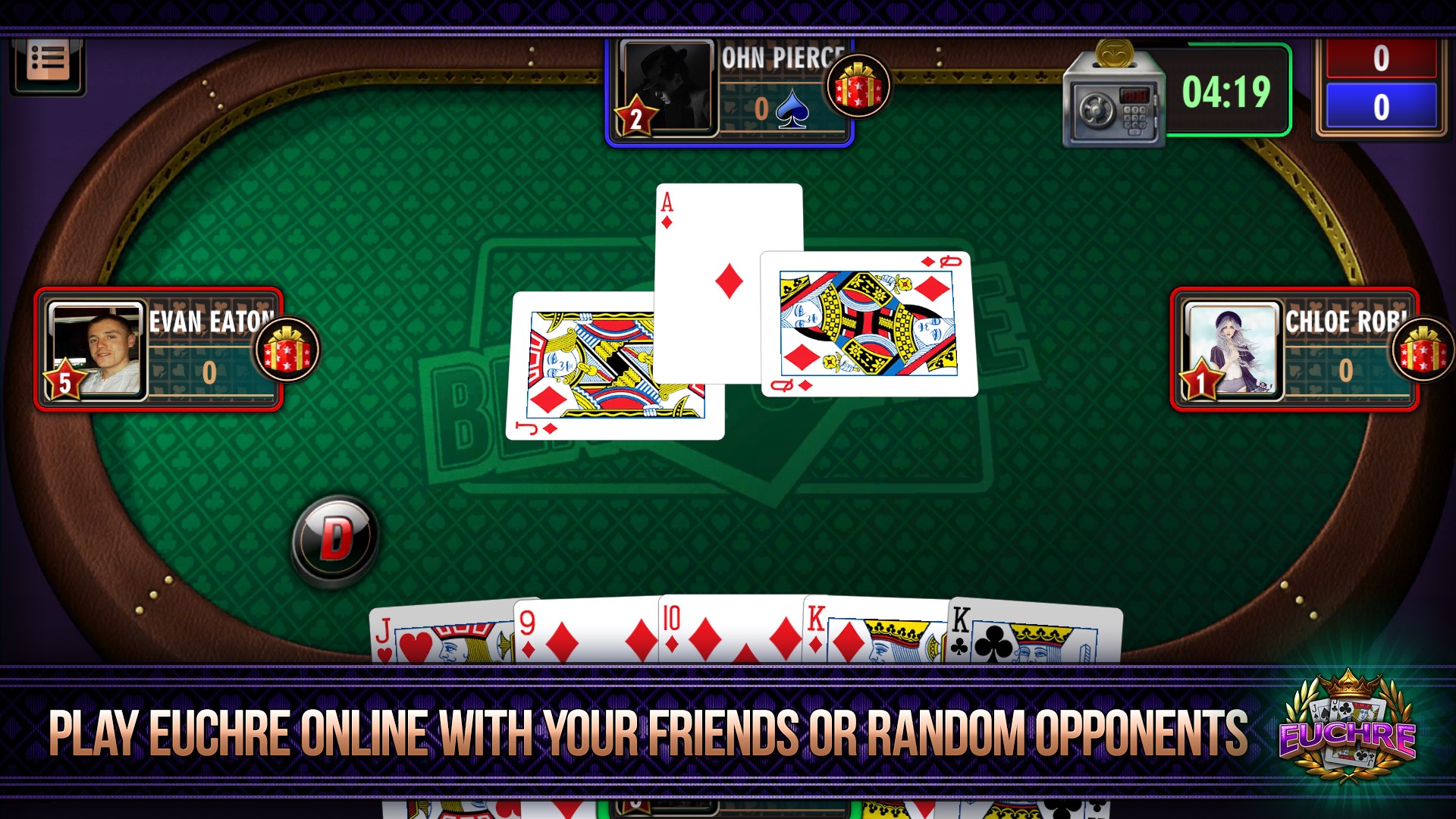Viewport: 1456px width, 819px height.
Task: Click Chloe's gift box icon
Action: coord(1422,350)
